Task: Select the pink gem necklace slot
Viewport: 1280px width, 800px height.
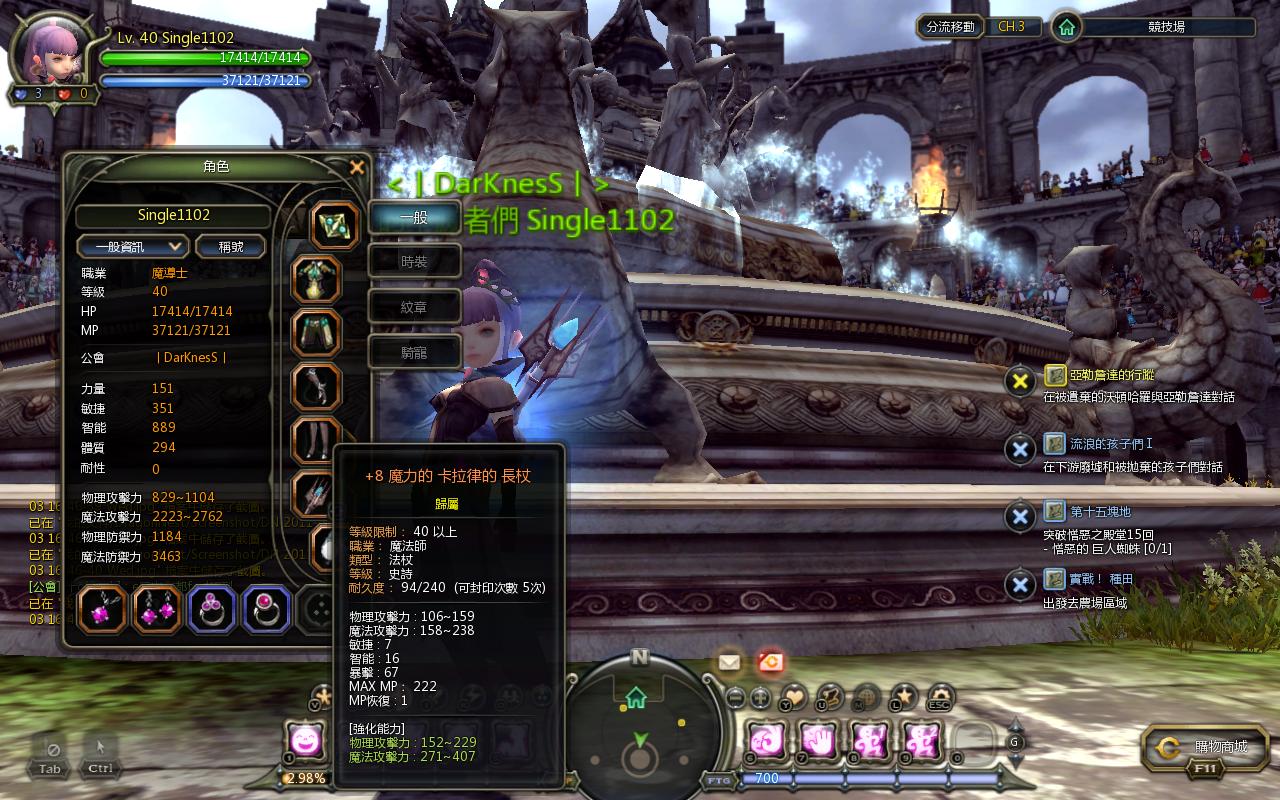Action: point(102,609)
